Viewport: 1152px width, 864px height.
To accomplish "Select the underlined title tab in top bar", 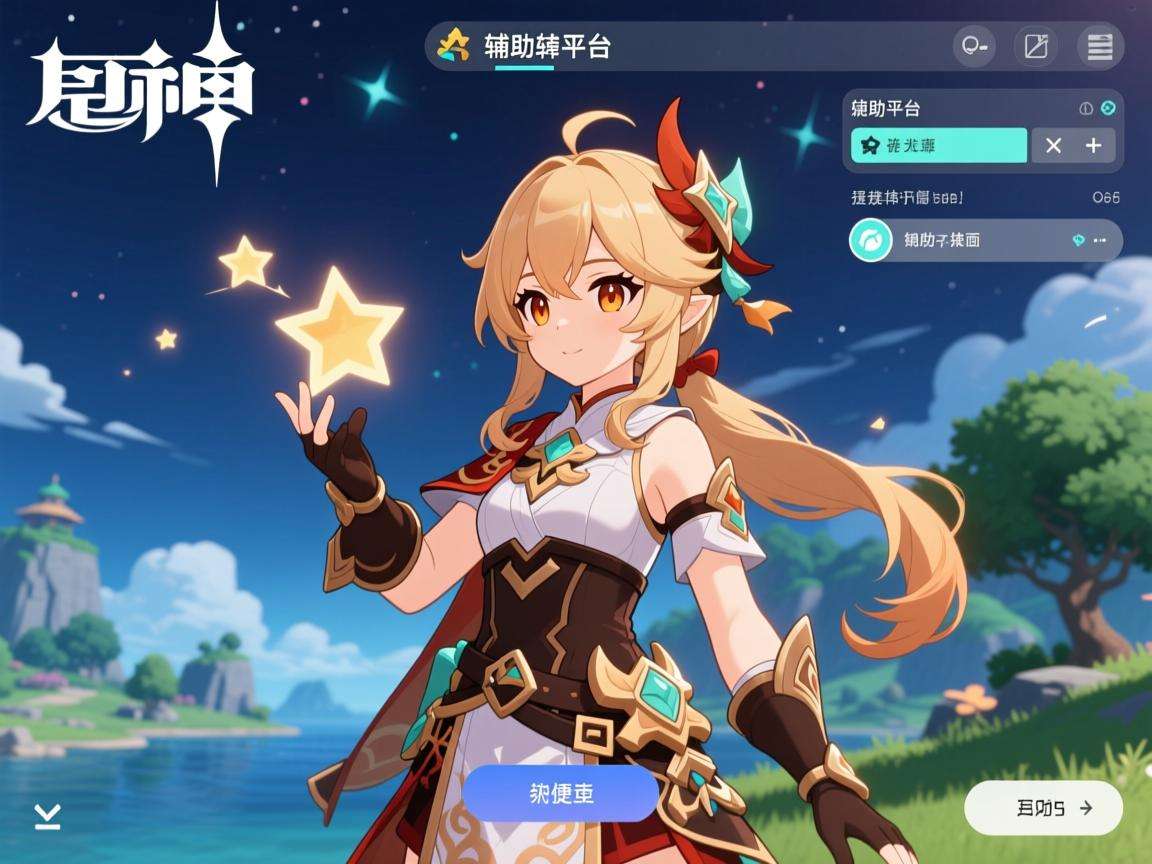I will [x=546, y=47].
